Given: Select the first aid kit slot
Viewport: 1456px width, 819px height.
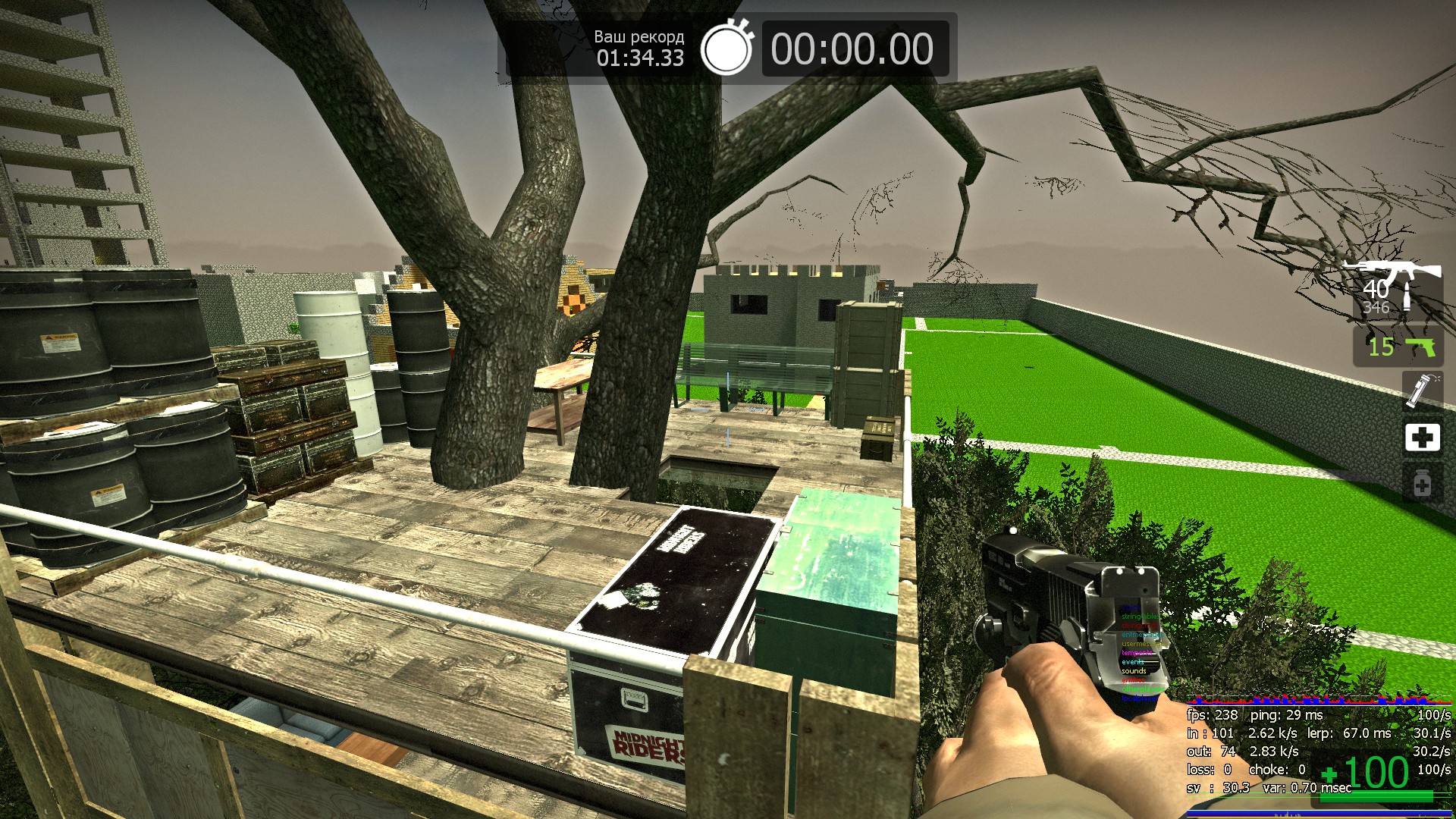Looking at the screenshot, I should click(1422, 438).
